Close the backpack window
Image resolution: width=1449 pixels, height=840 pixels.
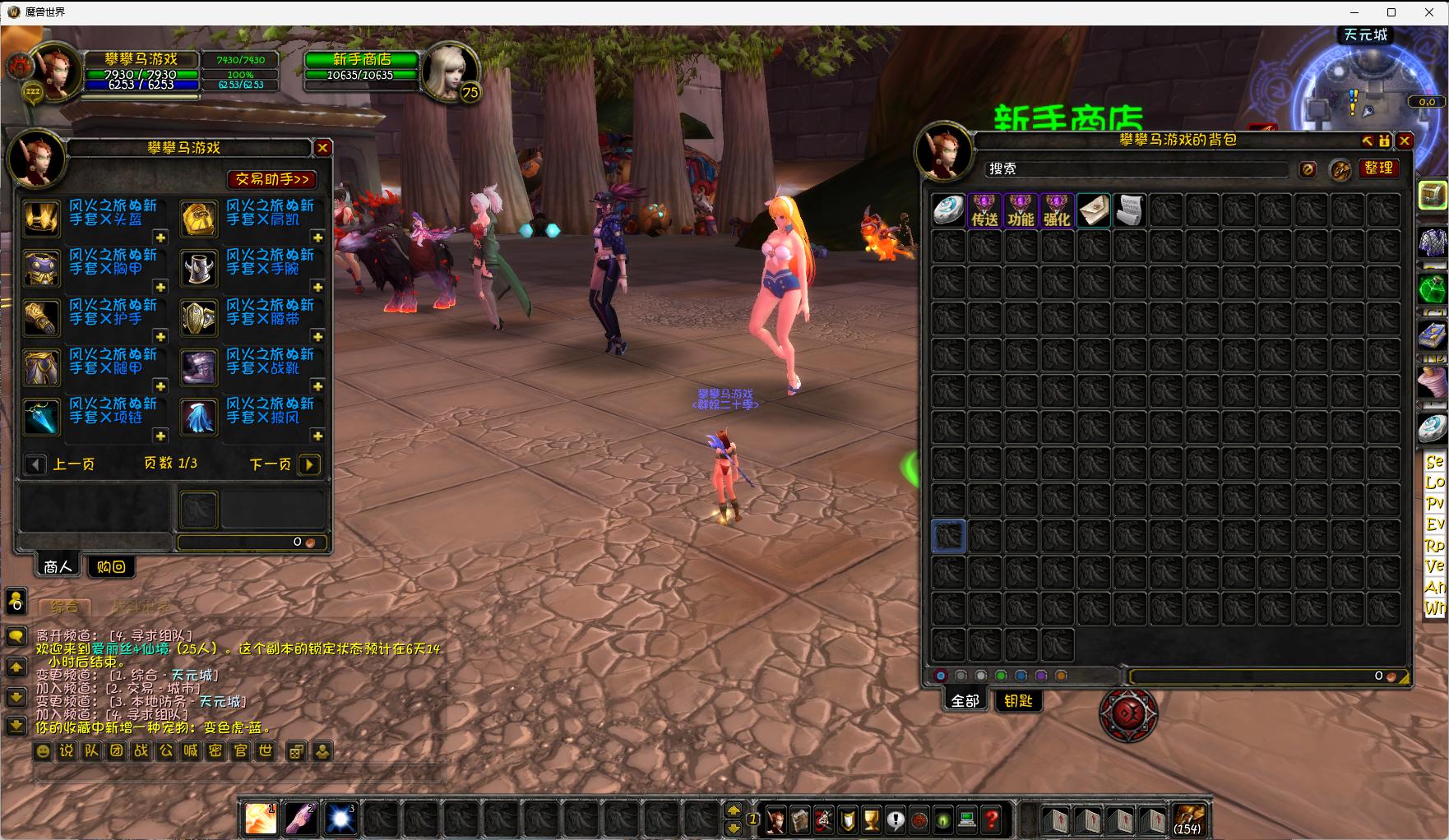pyautogui.click(x=1405, y=141)
